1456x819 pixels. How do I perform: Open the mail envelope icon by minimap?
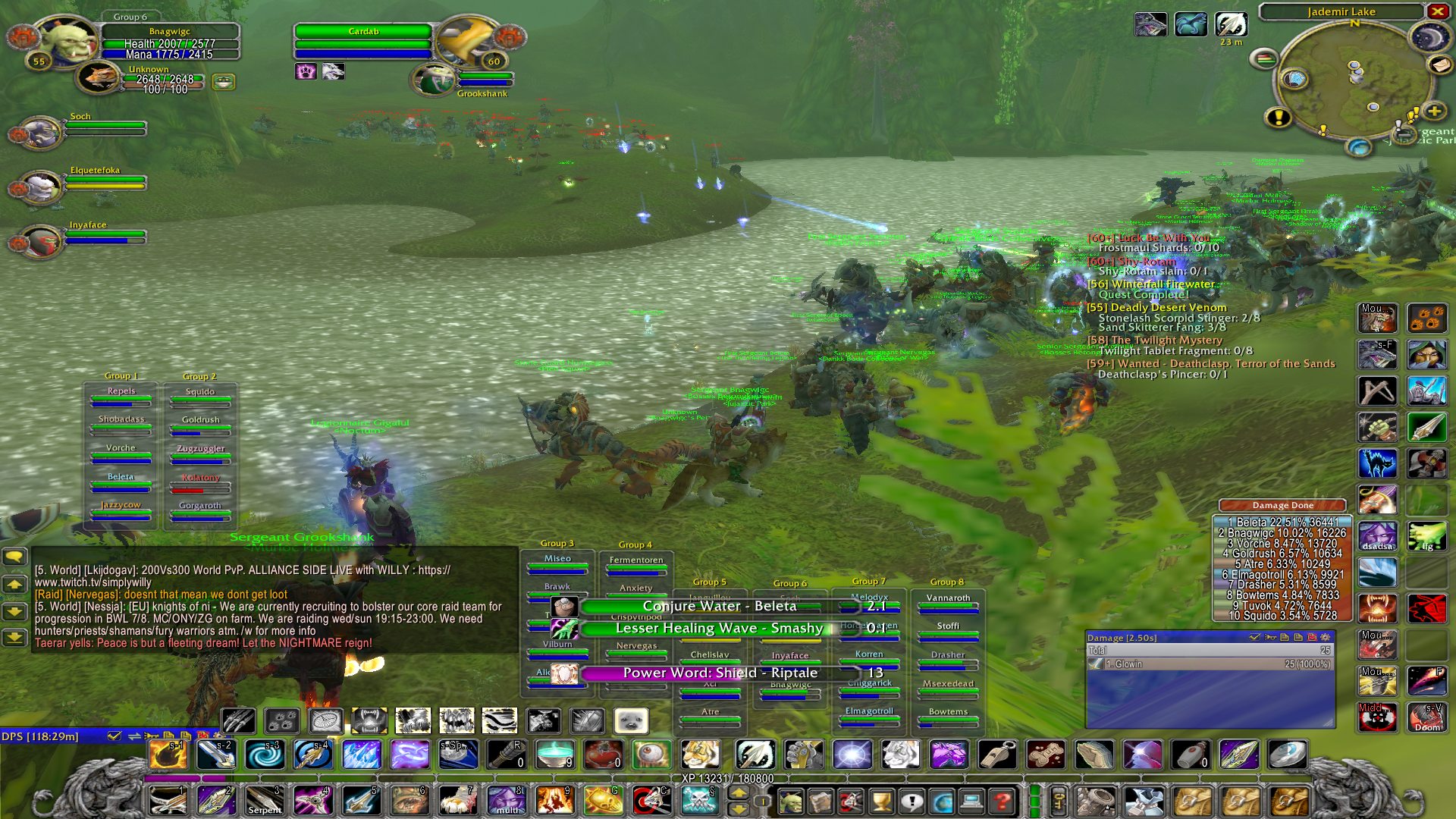click(x=1439, y=65)
